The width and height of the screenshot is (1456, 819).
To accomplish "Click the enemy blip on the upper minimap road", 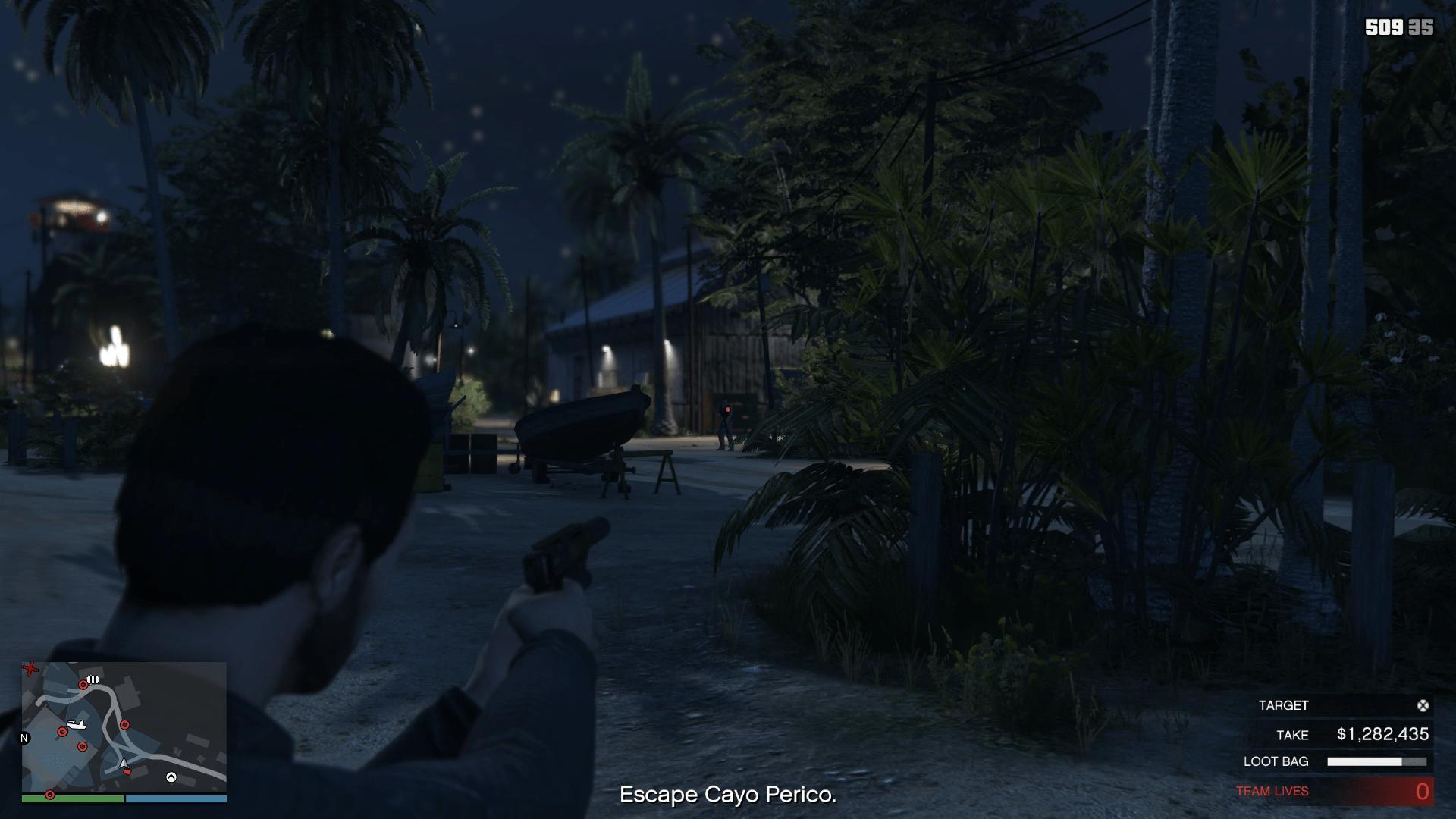I will [83, 686].
